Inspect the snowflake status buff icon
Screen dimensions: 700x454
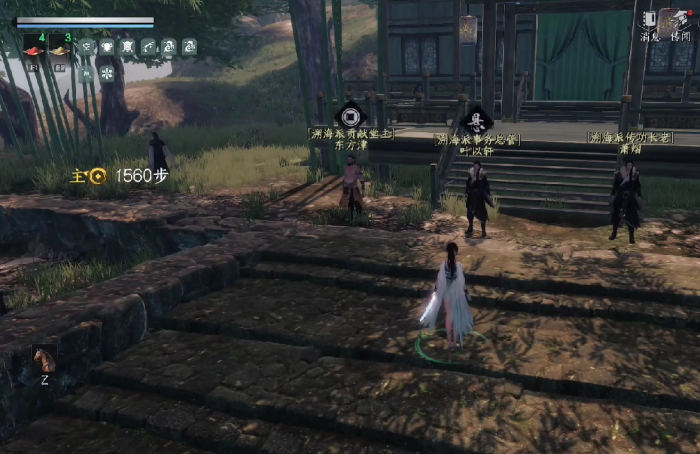(x=107, y=72)
